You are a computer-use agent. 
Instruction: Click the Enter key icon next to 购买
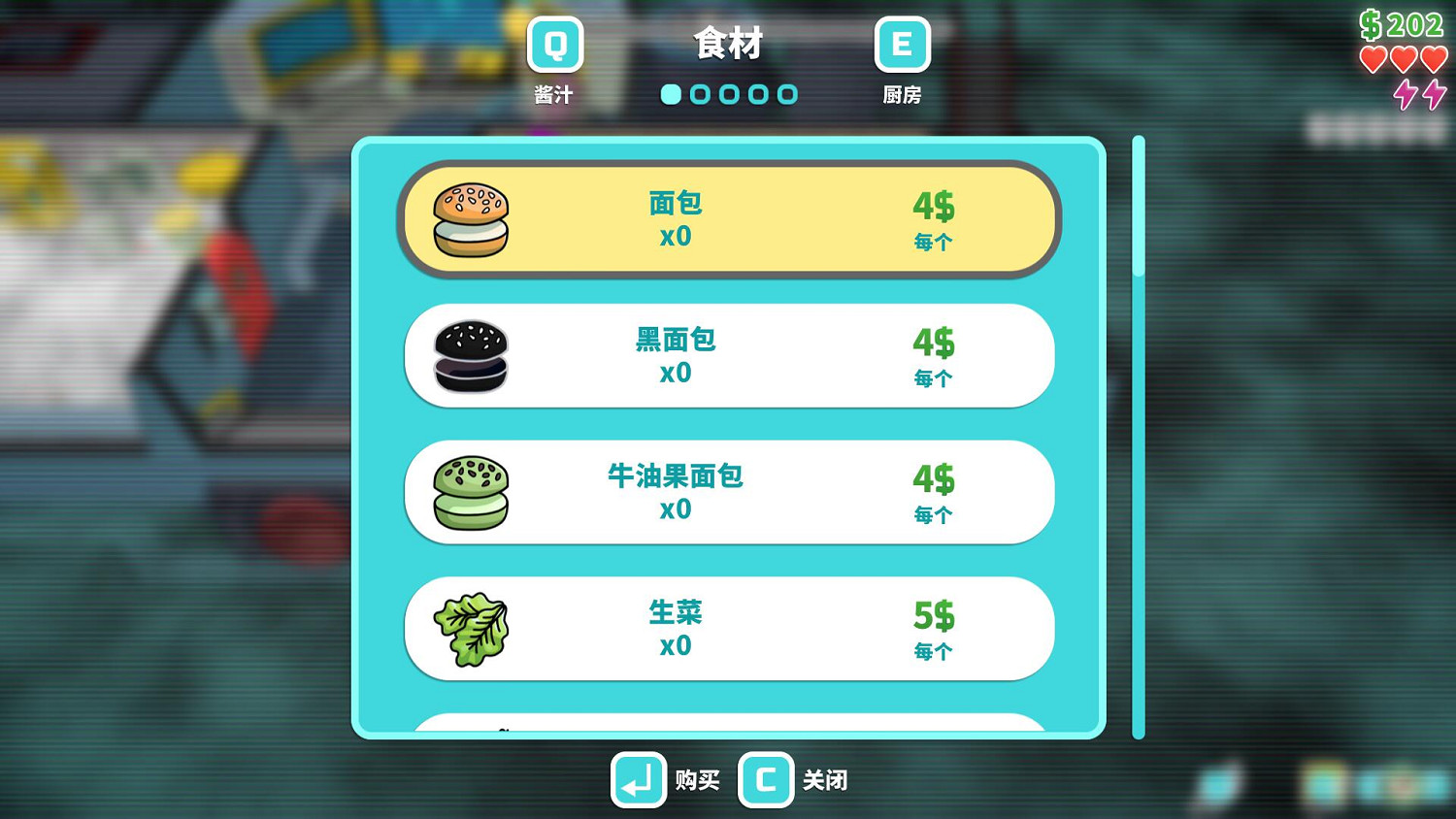638,780
